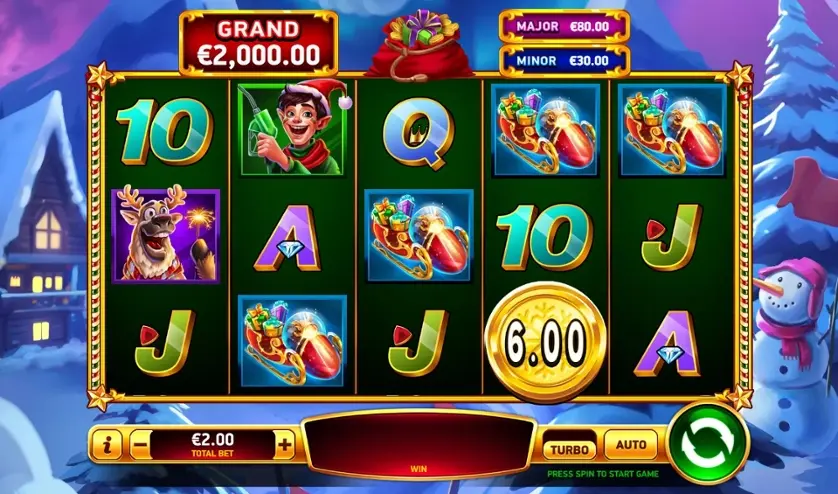Image resolution: width=838 pixels, height=494 pixels.
Task: Open the Auto spin options
Action: pyautogui.click(x=631, y=442)
